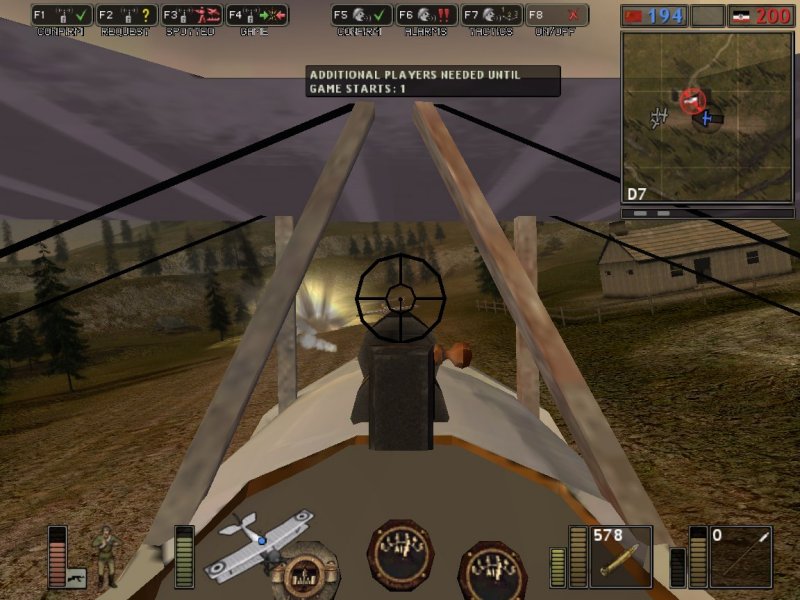Viewport: 800px width, 600px height.
Task: Select the machine gun ammo weapon slot
Action: (621, 556)
